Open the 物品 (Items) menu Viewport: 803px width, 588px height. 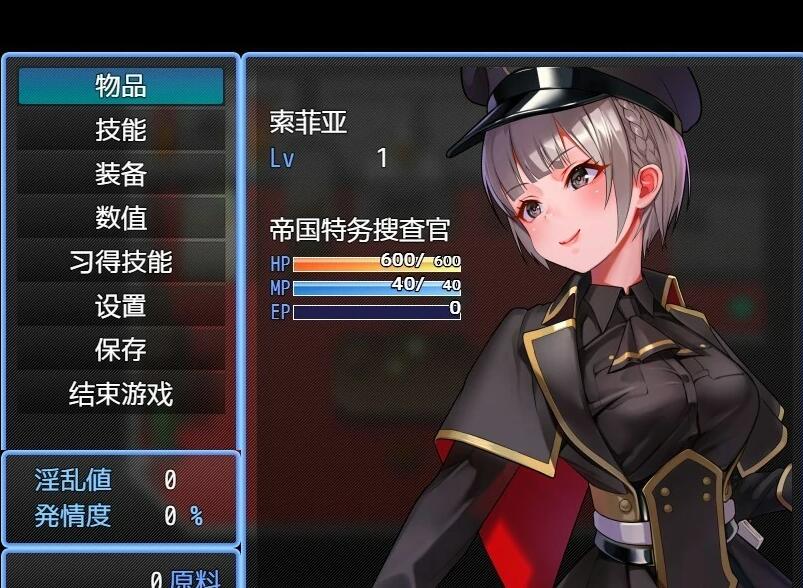(x=121, y=86)
